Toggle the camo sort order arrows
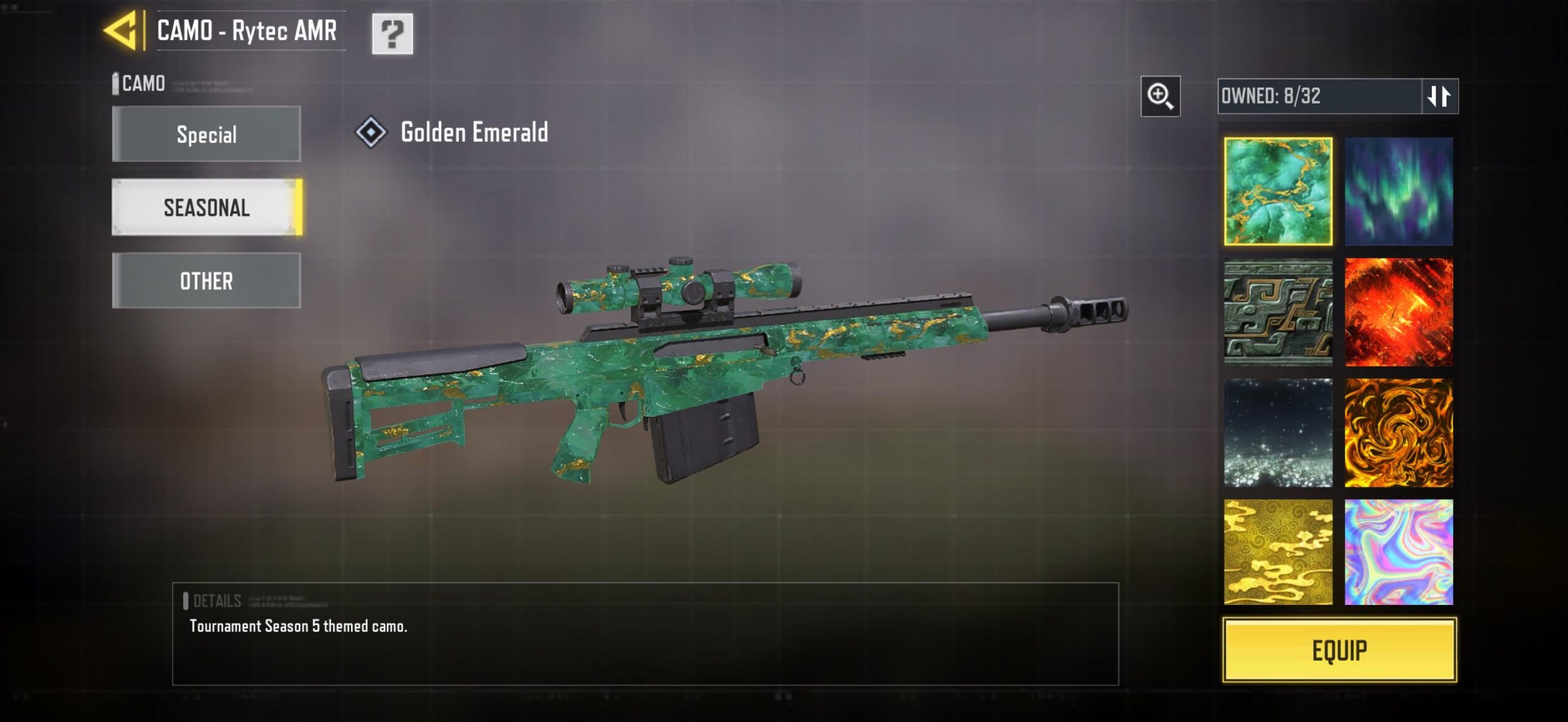The height and width of the screenshot is (722, 1568). tap(1439, 96)
